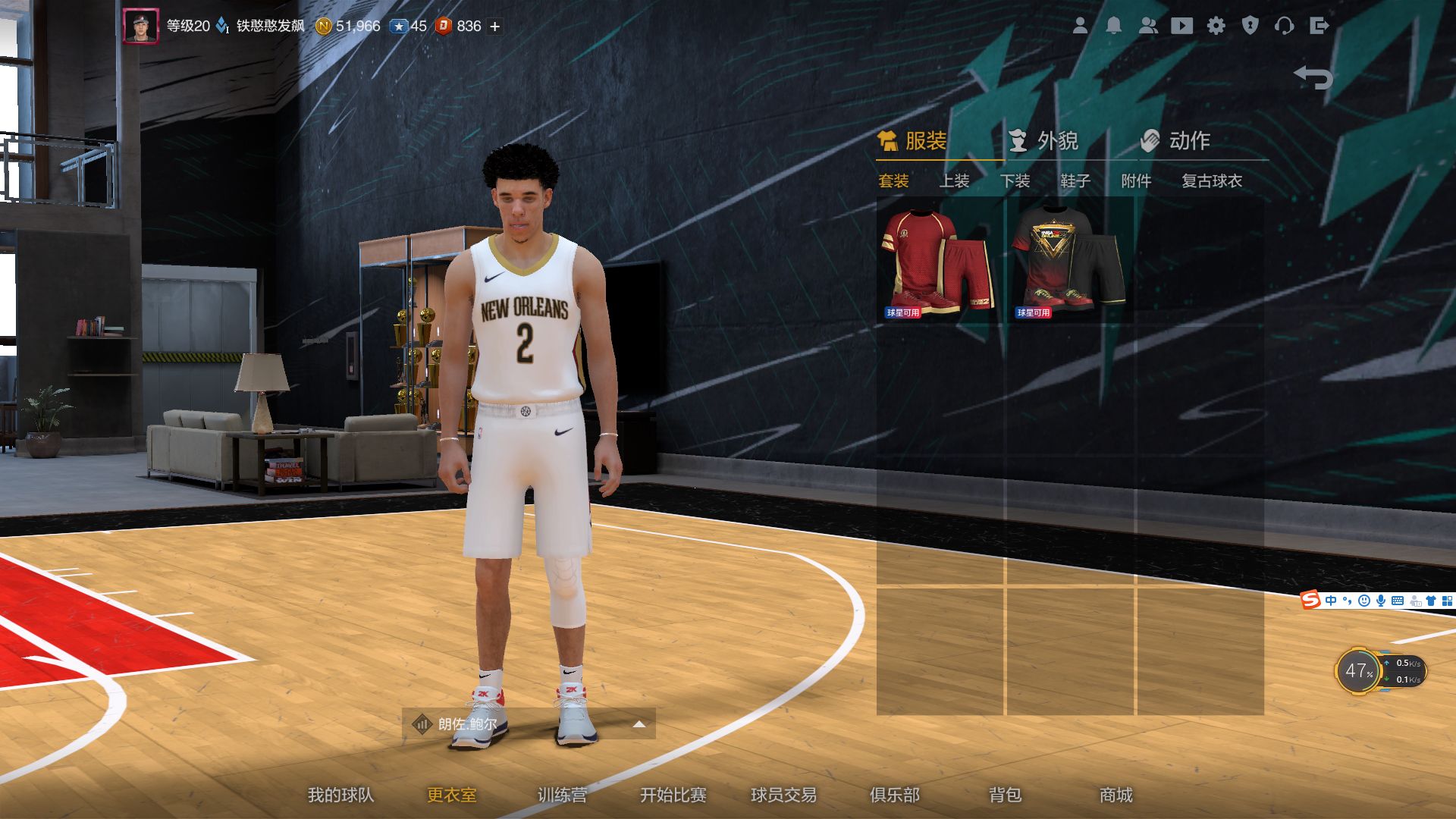Open the Sogou toolbox grid menu

click(x=1448, y=601)
